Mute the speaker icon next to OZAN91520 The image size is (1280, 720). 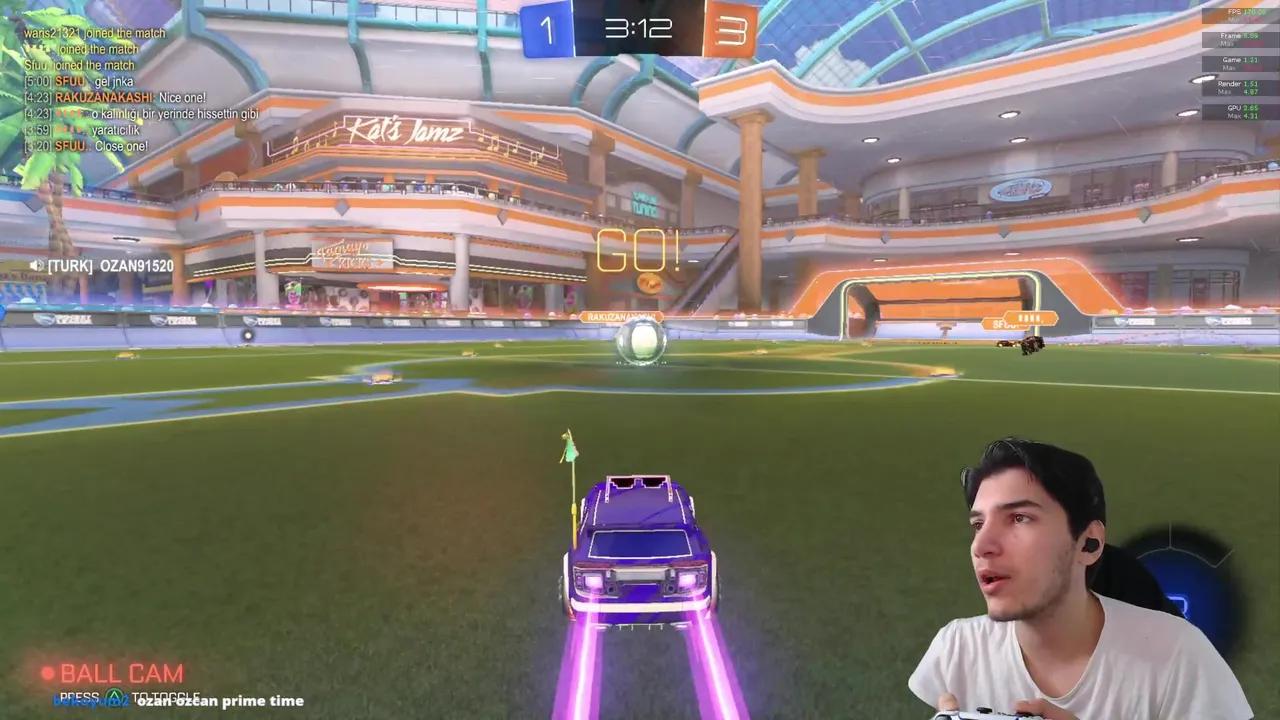[x=38, y=265]
